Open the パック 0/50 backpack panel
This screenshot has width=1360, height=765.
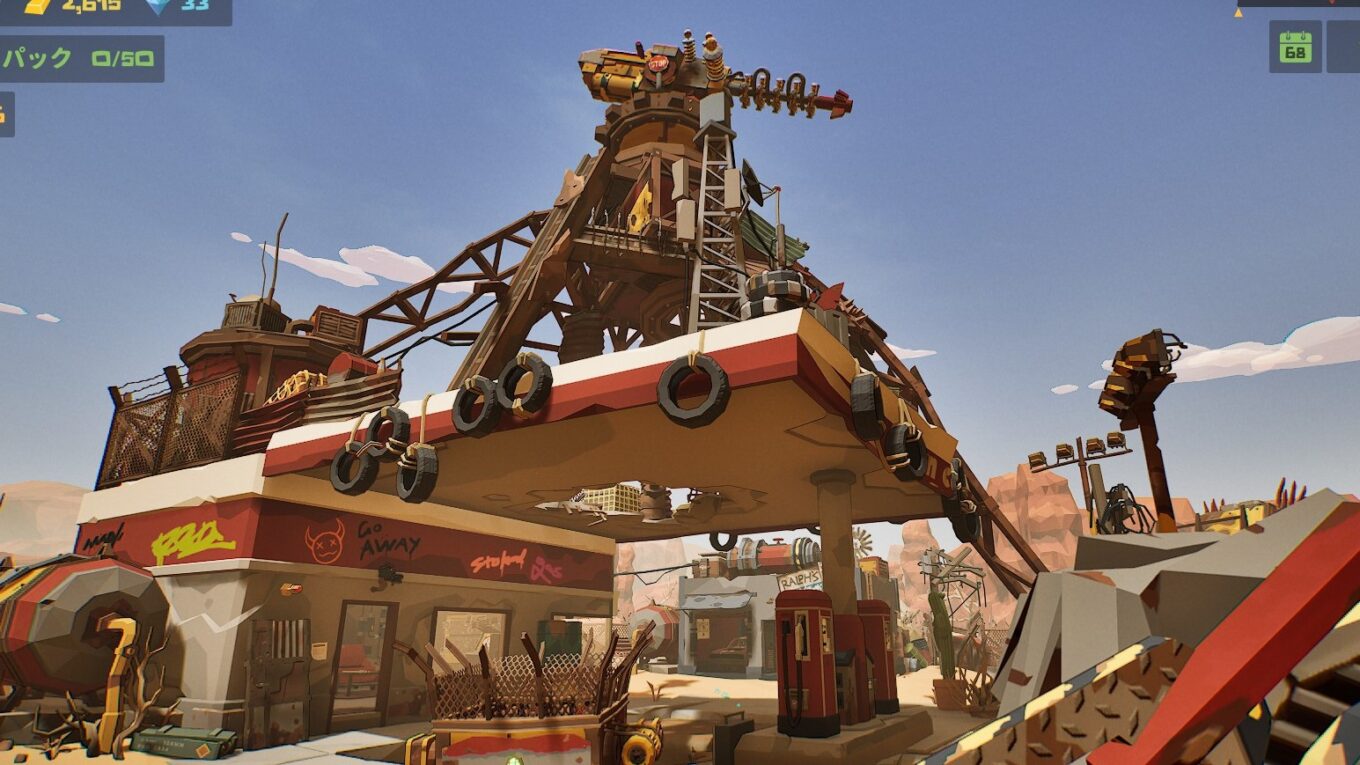tap(80, 59)
